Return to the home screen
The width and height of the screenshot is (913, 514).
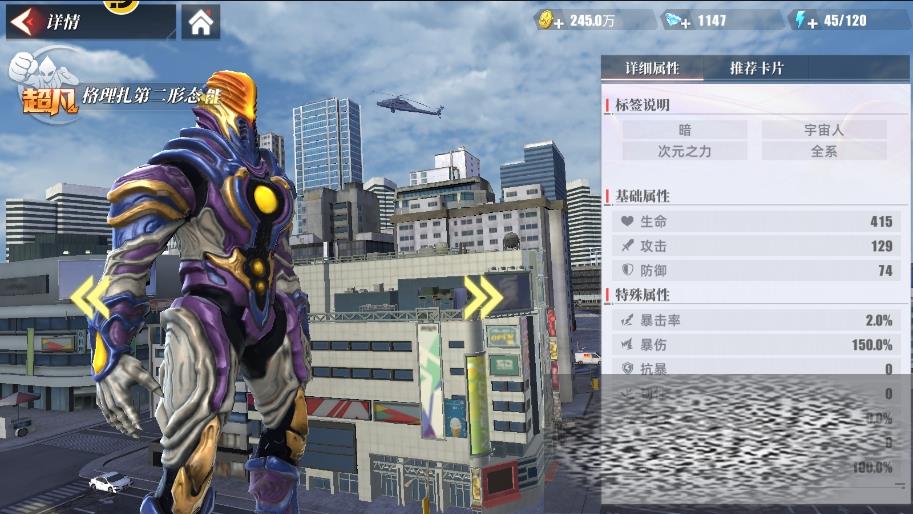point(201,22)
